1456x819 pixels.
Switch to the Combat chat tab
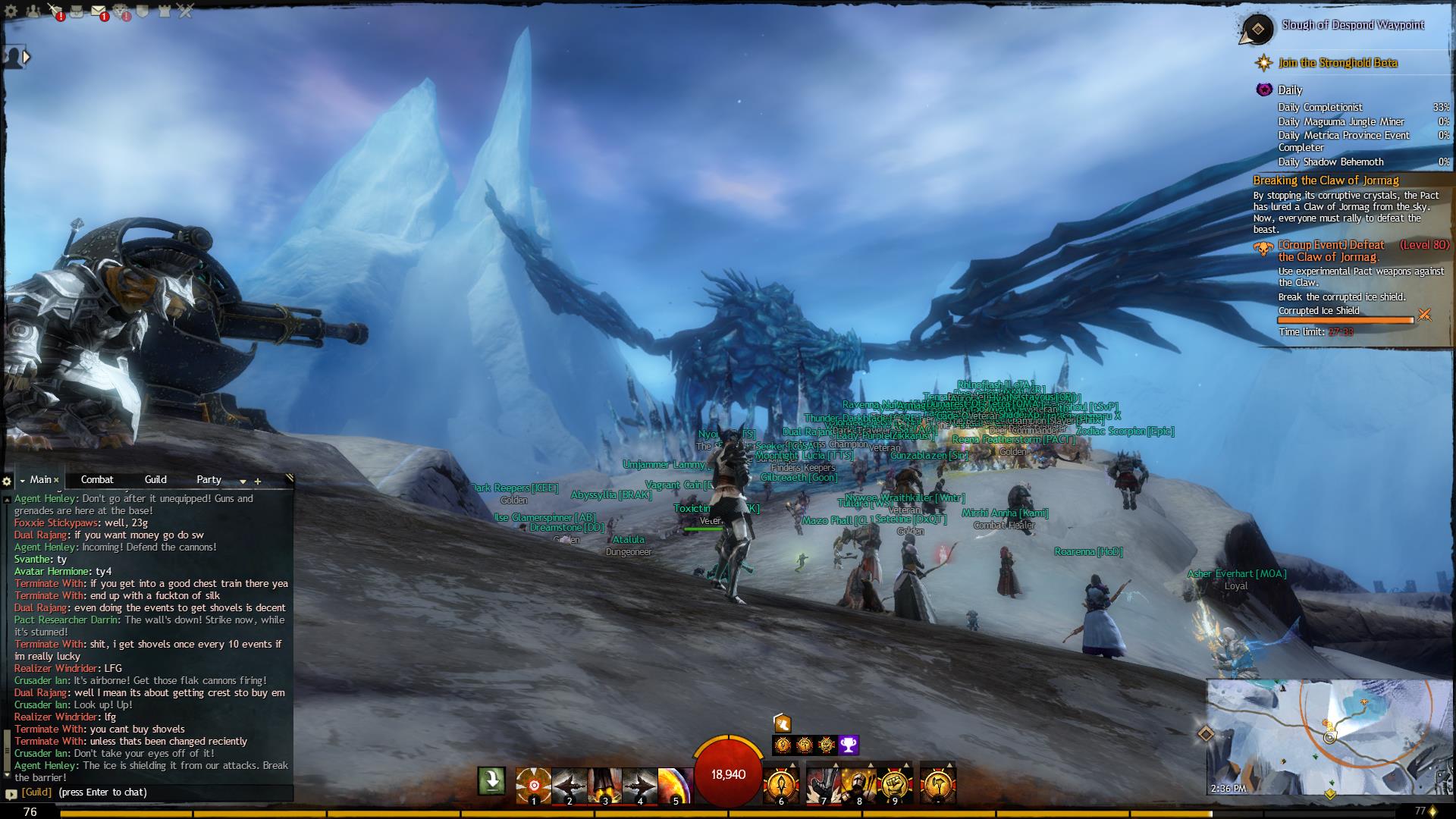pos(97,480)
